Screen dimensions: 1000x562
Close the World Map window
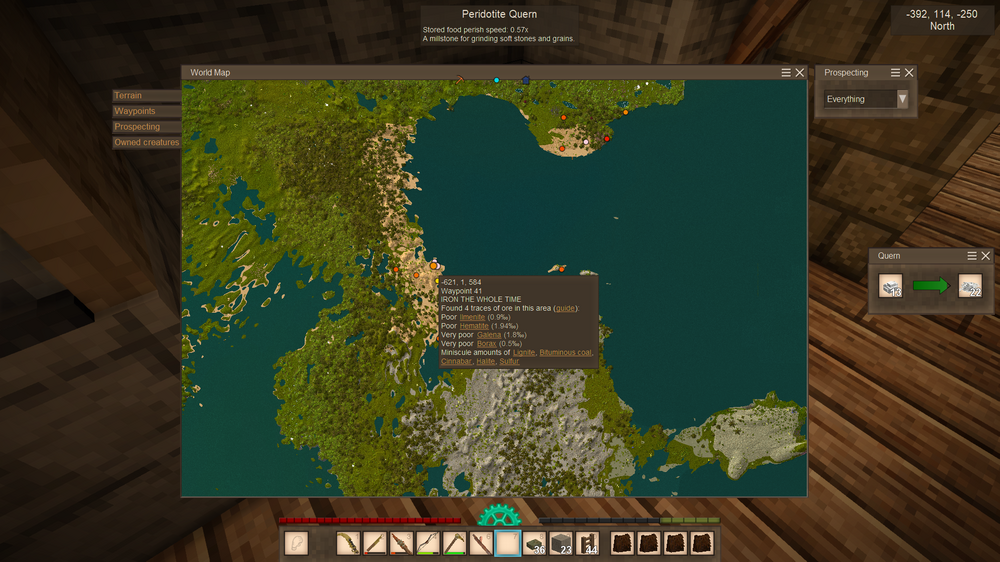click(x=800, y=73)
